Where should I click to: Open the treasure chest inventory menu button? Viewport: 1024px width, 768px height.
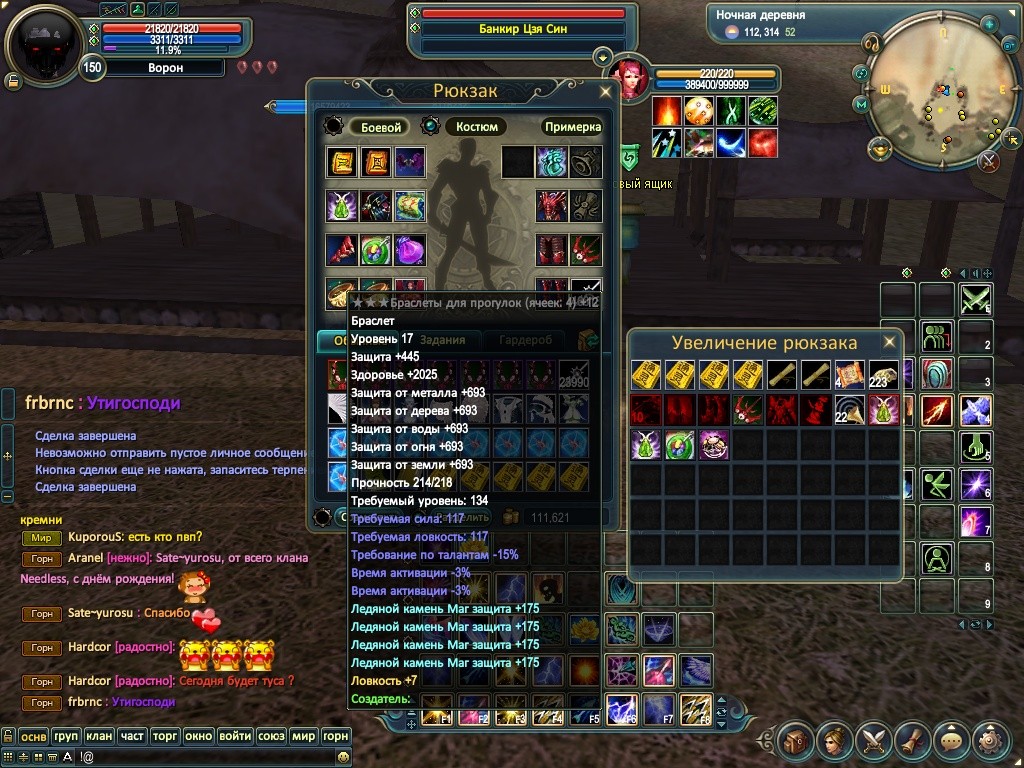pos(795,741)
